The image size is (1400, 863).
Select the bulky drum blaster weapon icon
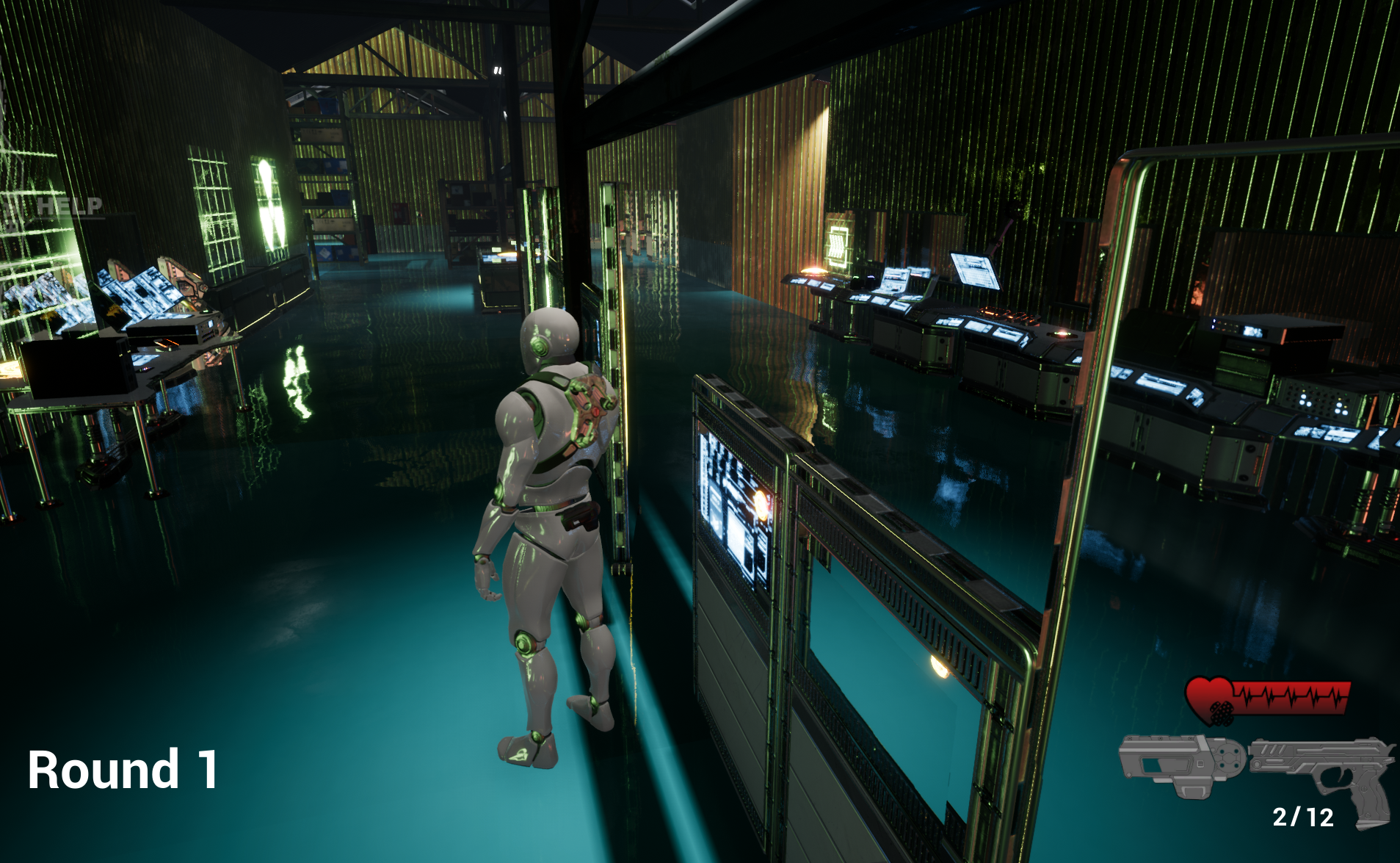1180,764
